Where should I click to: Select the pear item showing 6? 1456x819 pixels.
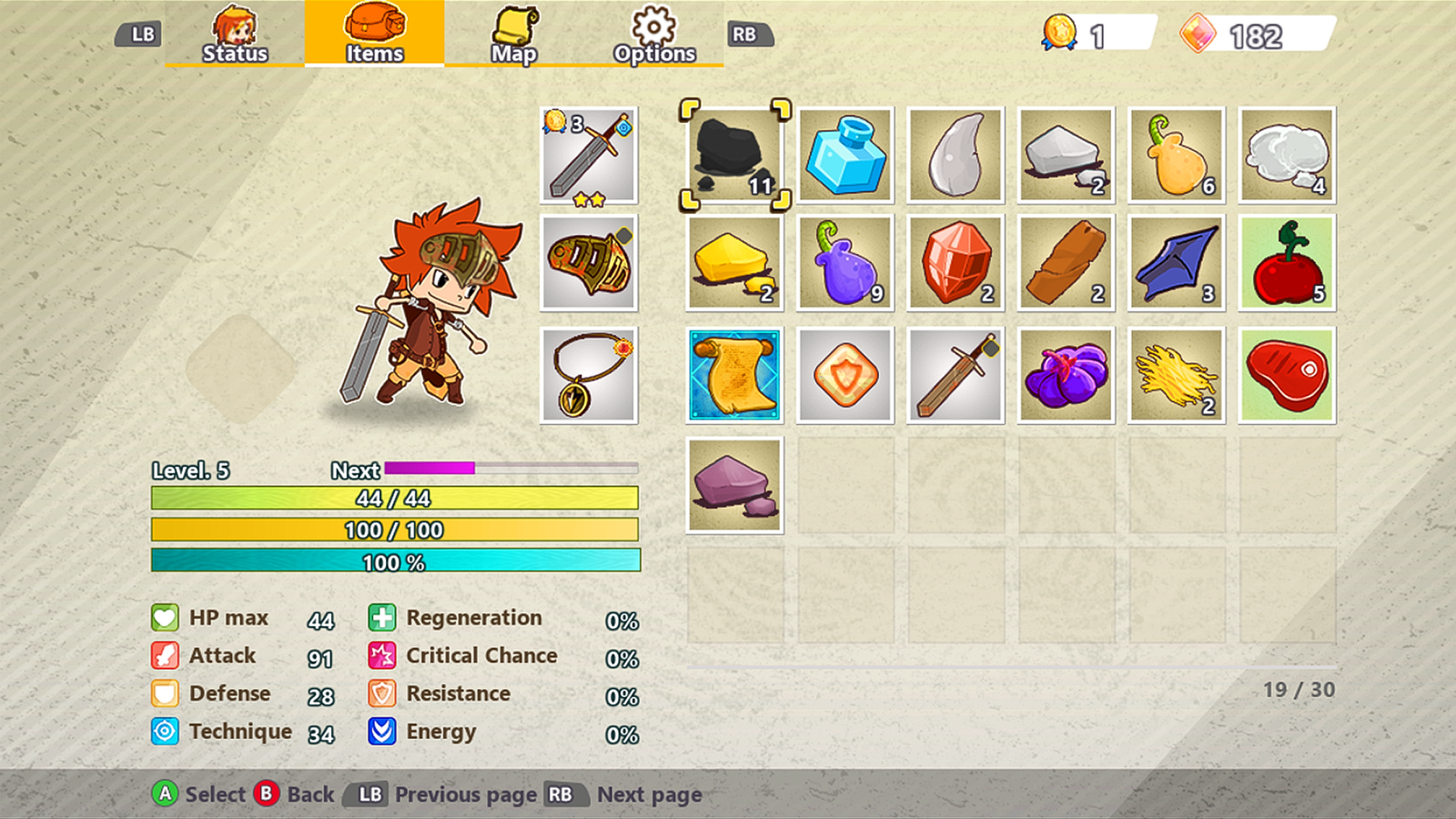[x=1176, y=153]
